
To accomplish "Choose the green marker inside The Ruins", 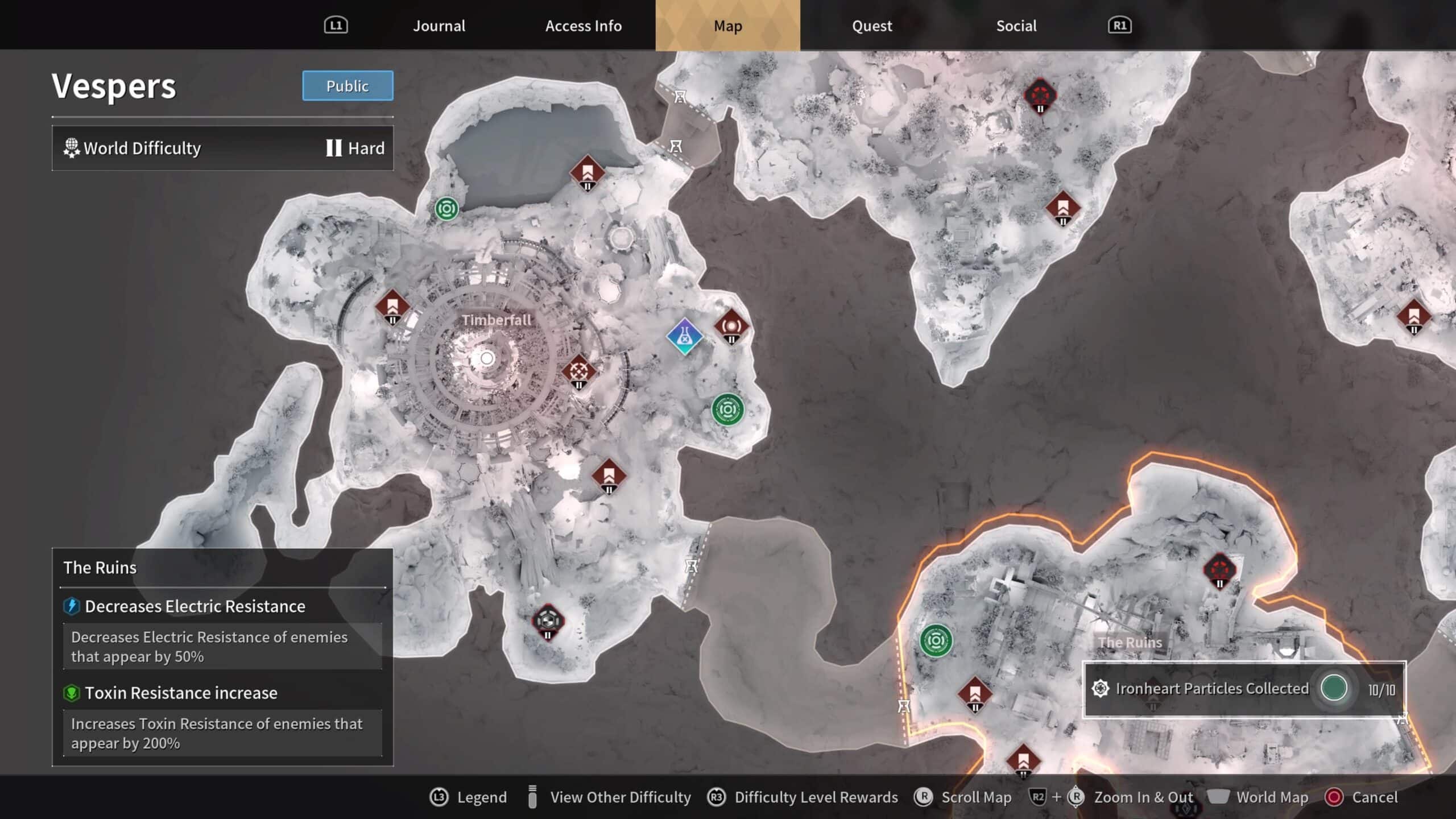I will pos(936,641).
